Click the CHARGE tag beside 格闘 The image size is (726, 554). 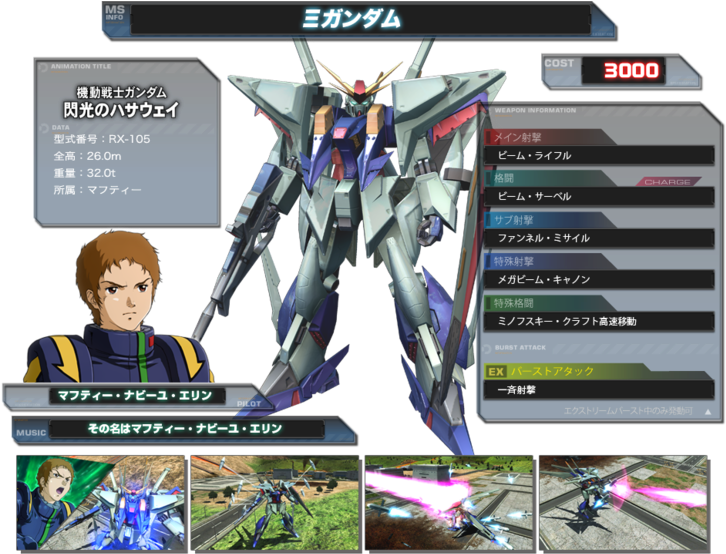pos(667,182)
